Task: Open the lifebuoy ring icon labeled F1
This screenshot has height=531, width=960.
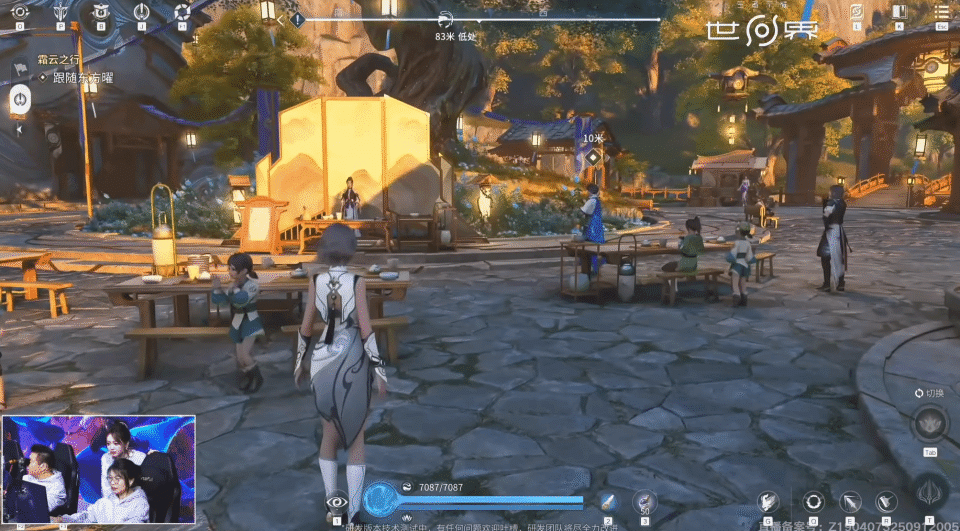Action: click(182, 12)
